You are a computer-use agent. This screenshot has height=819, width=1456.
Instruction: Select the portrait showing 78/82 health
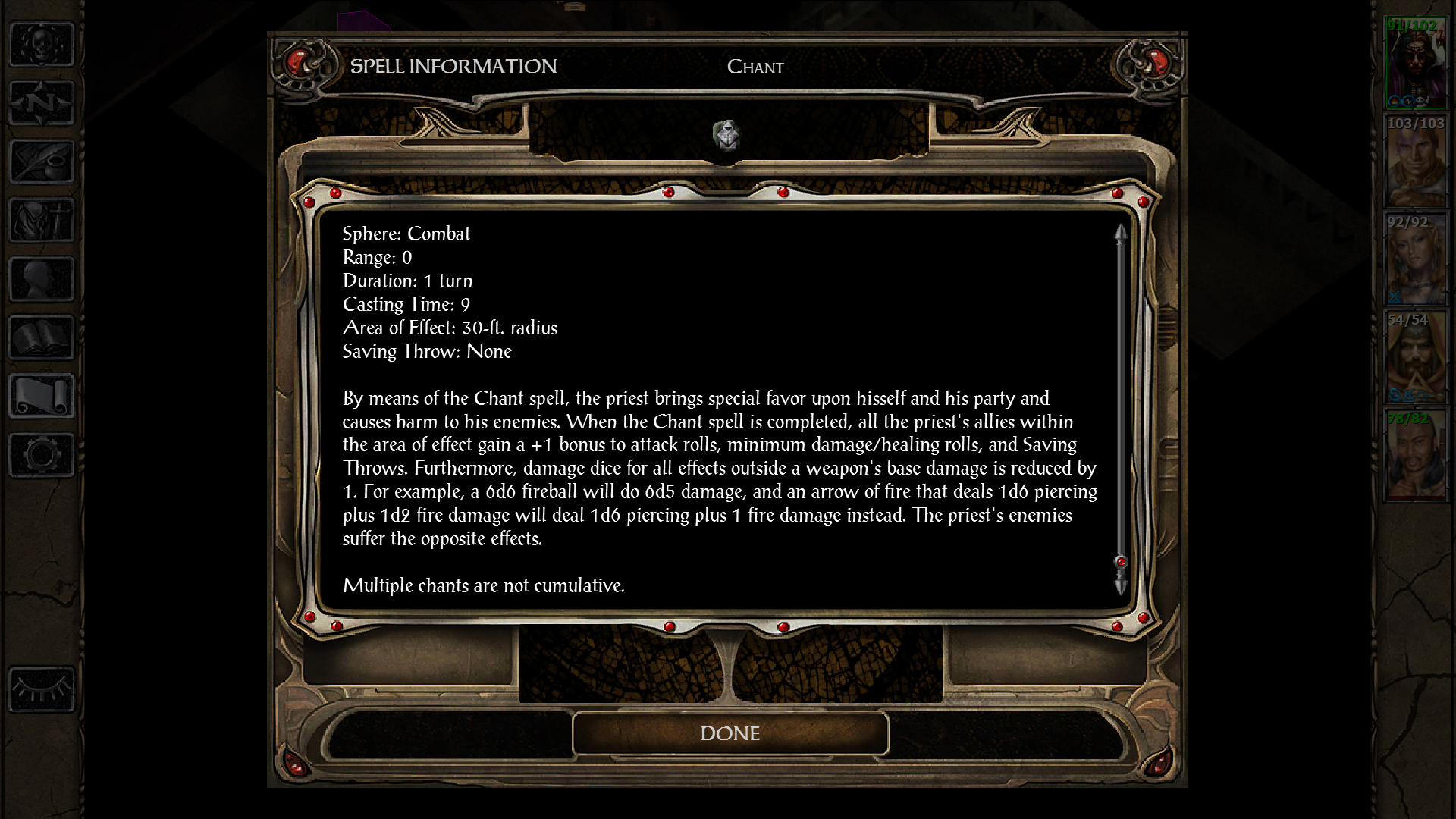(x=1415, y=456)
